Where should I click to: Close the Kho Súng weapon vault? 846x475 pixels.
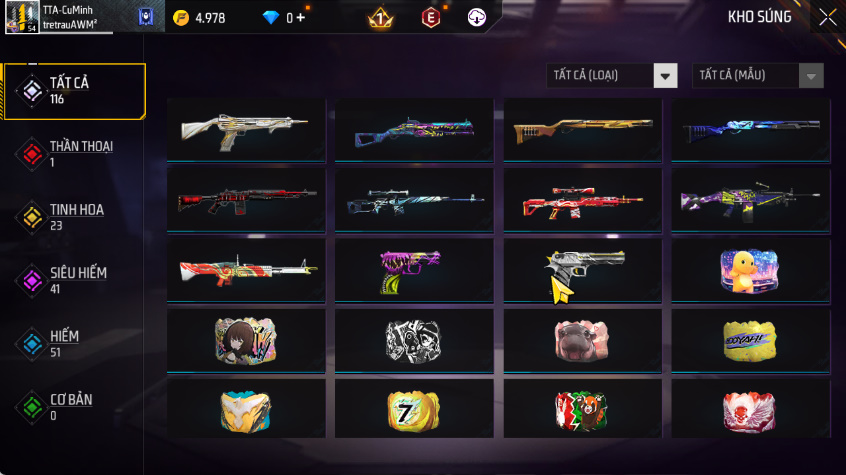click(x=827, y=17)
